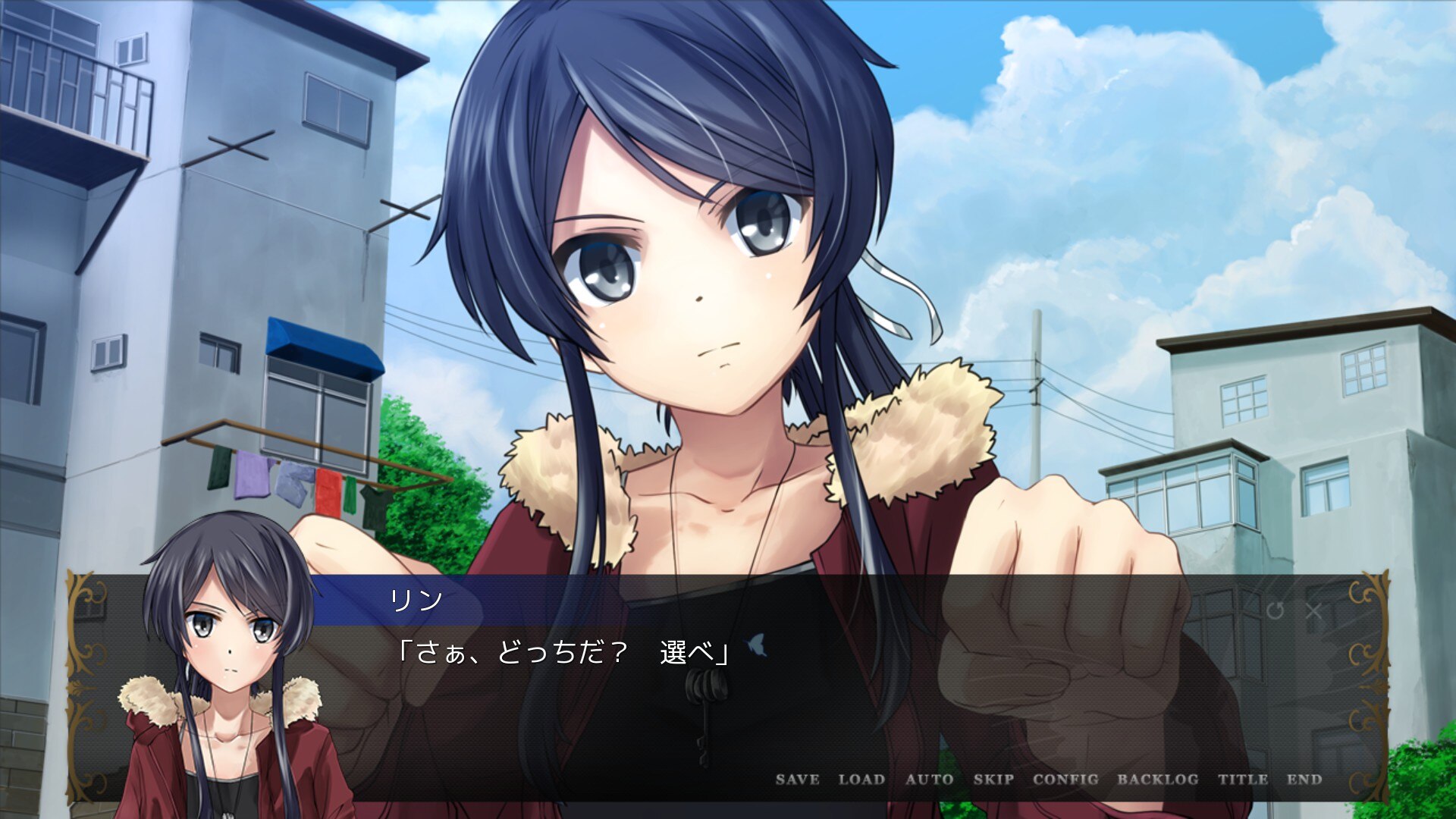
Task: Return to the TITLE screen
Action: click(1242, 779)
